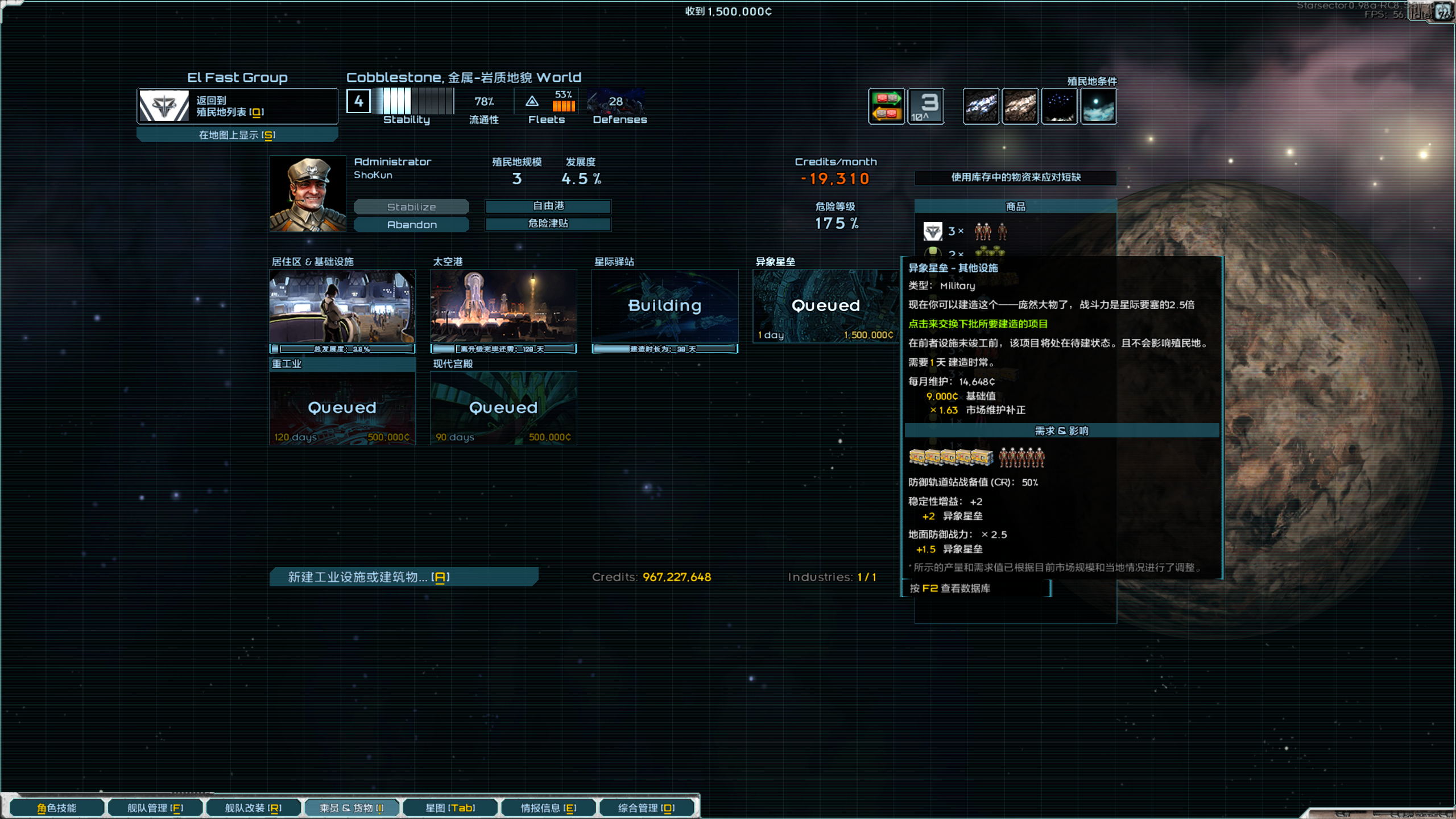1456x819 pixels.
Task: Open the 角色技能 character skills tab
Action: coord(57,808)
